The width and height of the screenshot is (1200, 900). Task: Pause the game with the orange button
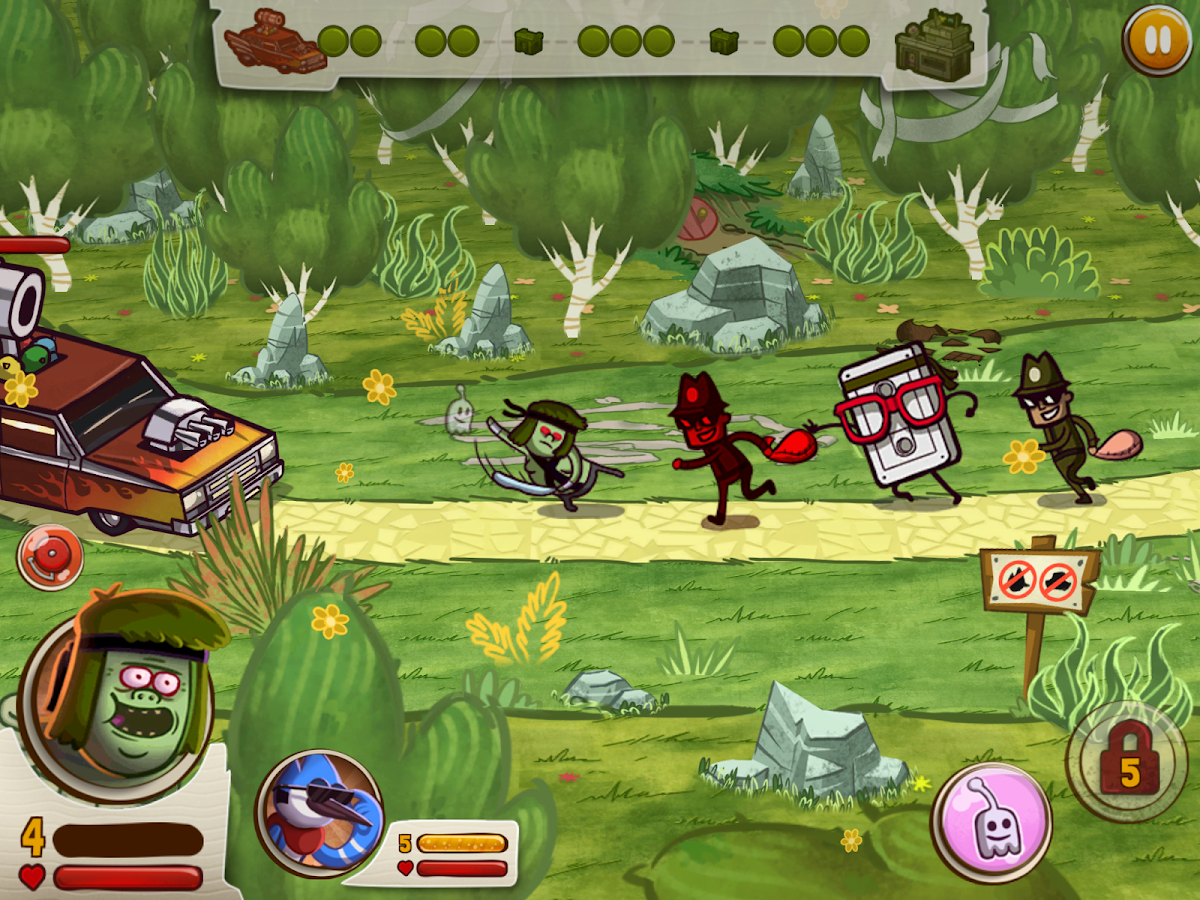pos(1156,41)
